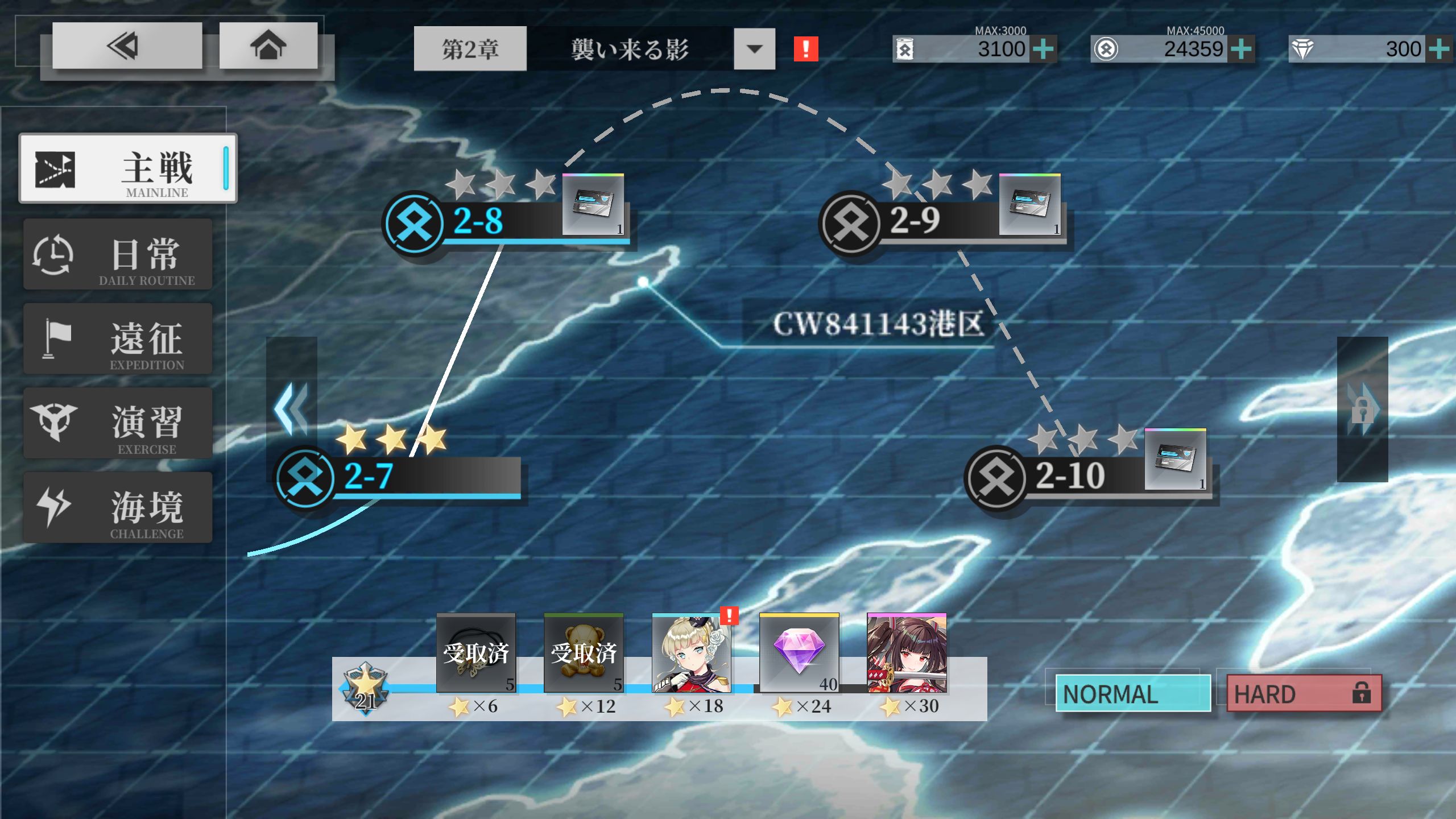Select HARD difficulty mode
This screenshot has height=819, width=1456.
[1304, 693]
